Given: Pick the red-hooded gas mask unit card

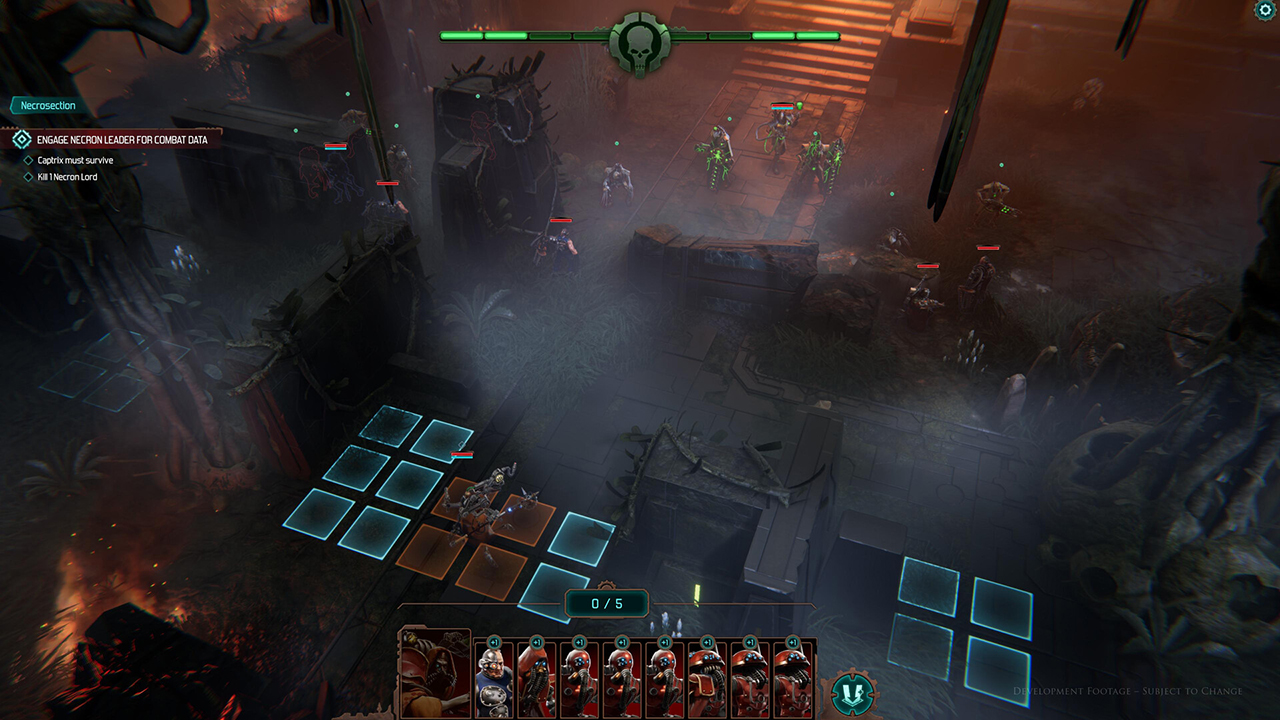Looking at the screenshot, I should [x=537, y=678].
